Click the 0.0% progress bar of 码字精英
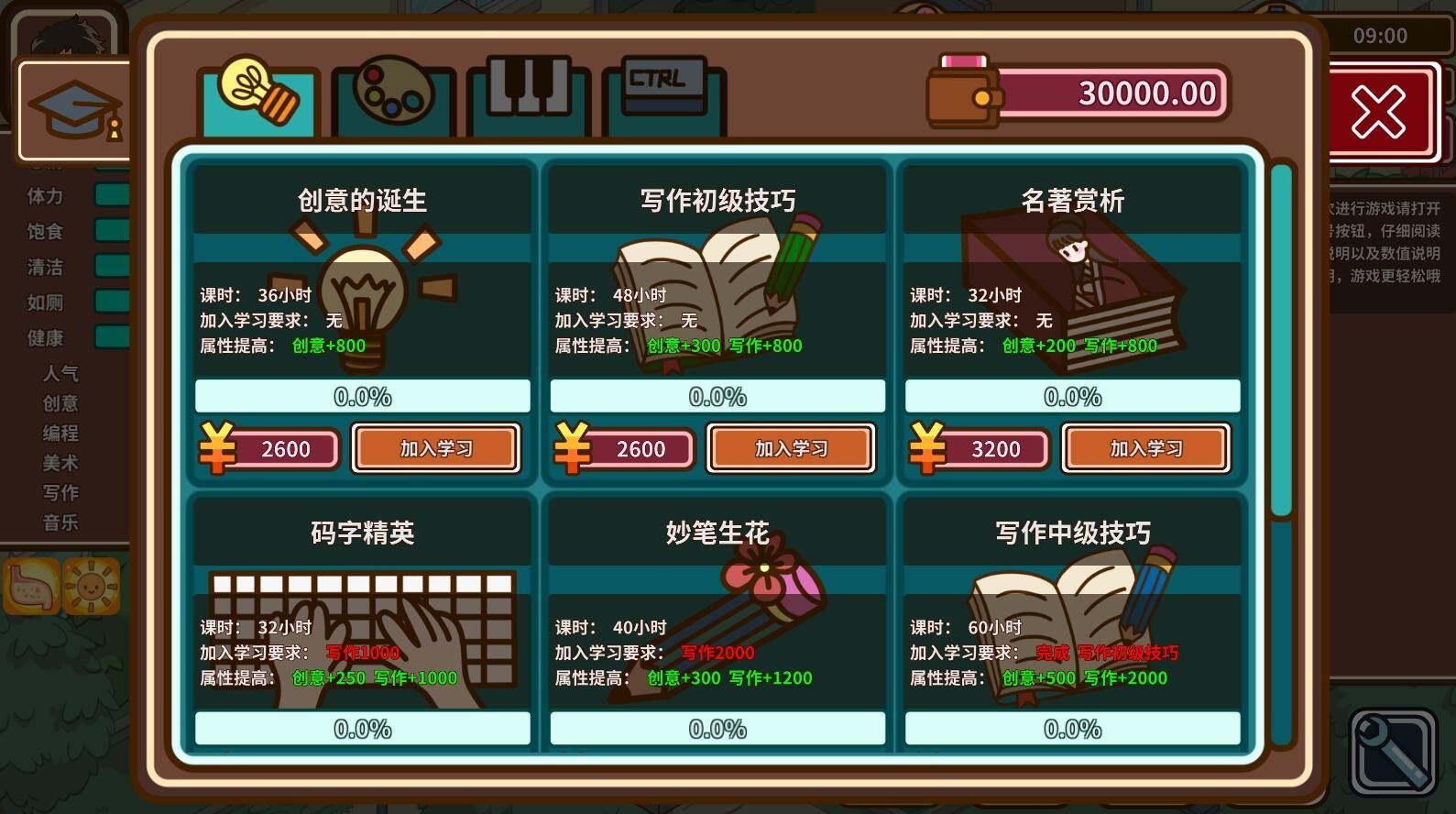Image resolution: width=1456 pixels, height=814 pixels. pos(361,729)
